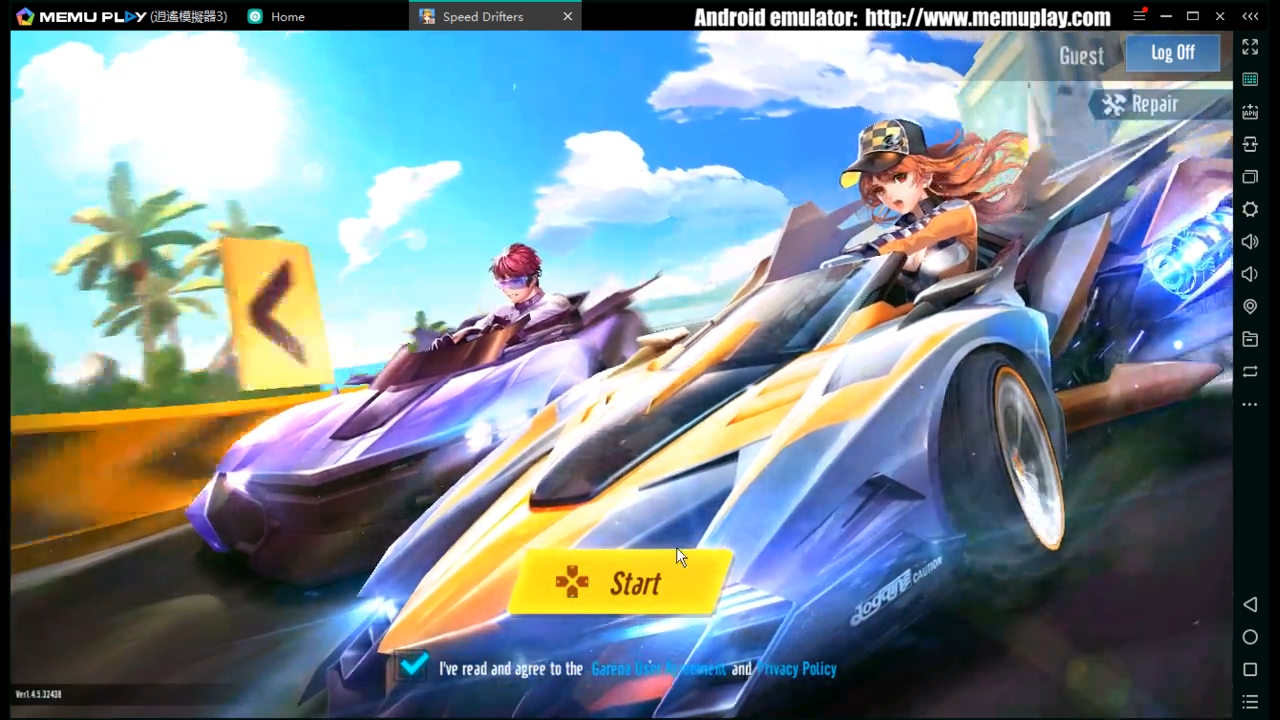The width and height of the screenshot is (1280, 720).
Task: Increase the emulator volume
Action: tap(1250, 241)
